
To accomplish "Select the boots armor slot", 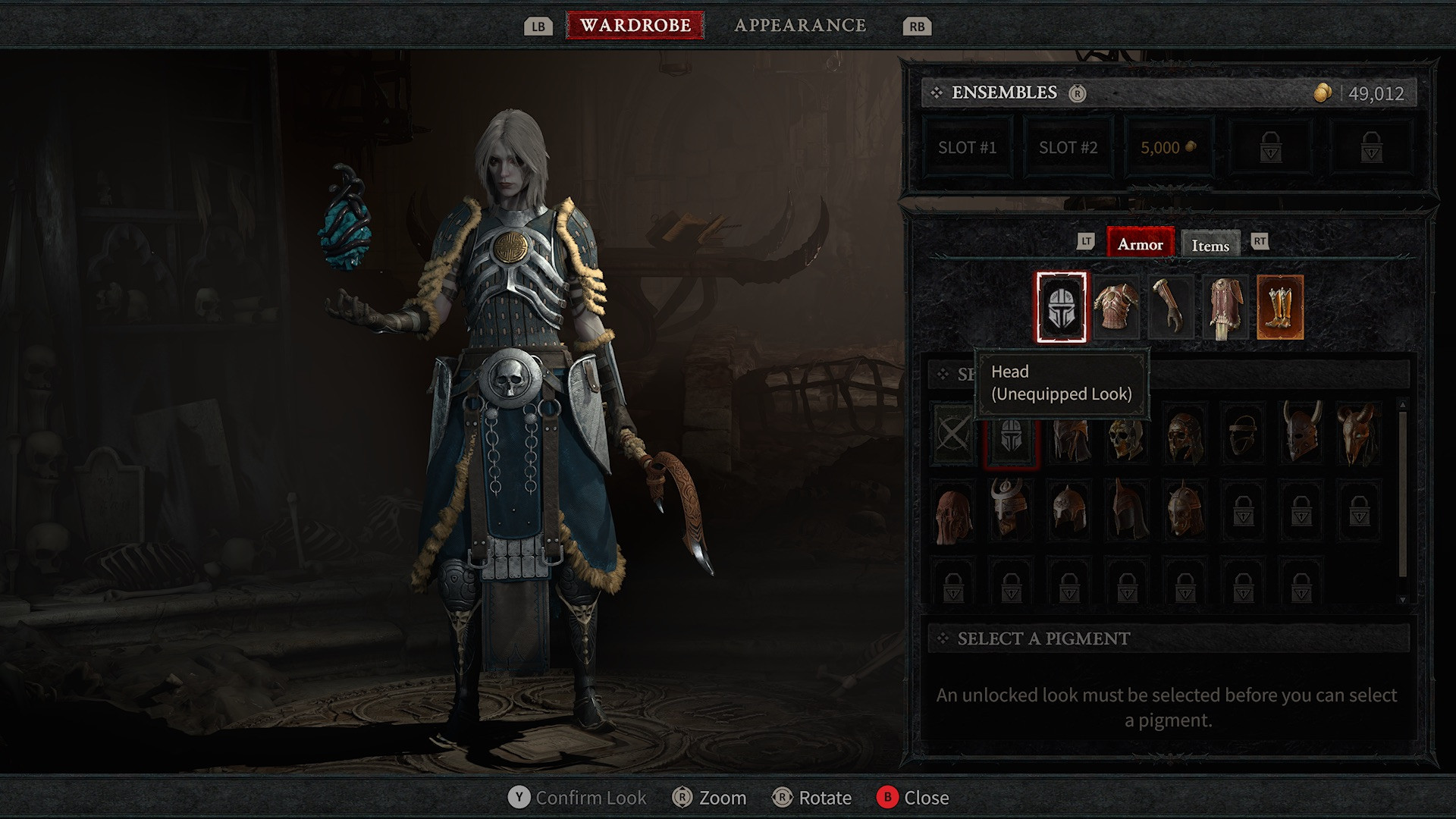I will pyautogui.click(x=1279, y=307).
